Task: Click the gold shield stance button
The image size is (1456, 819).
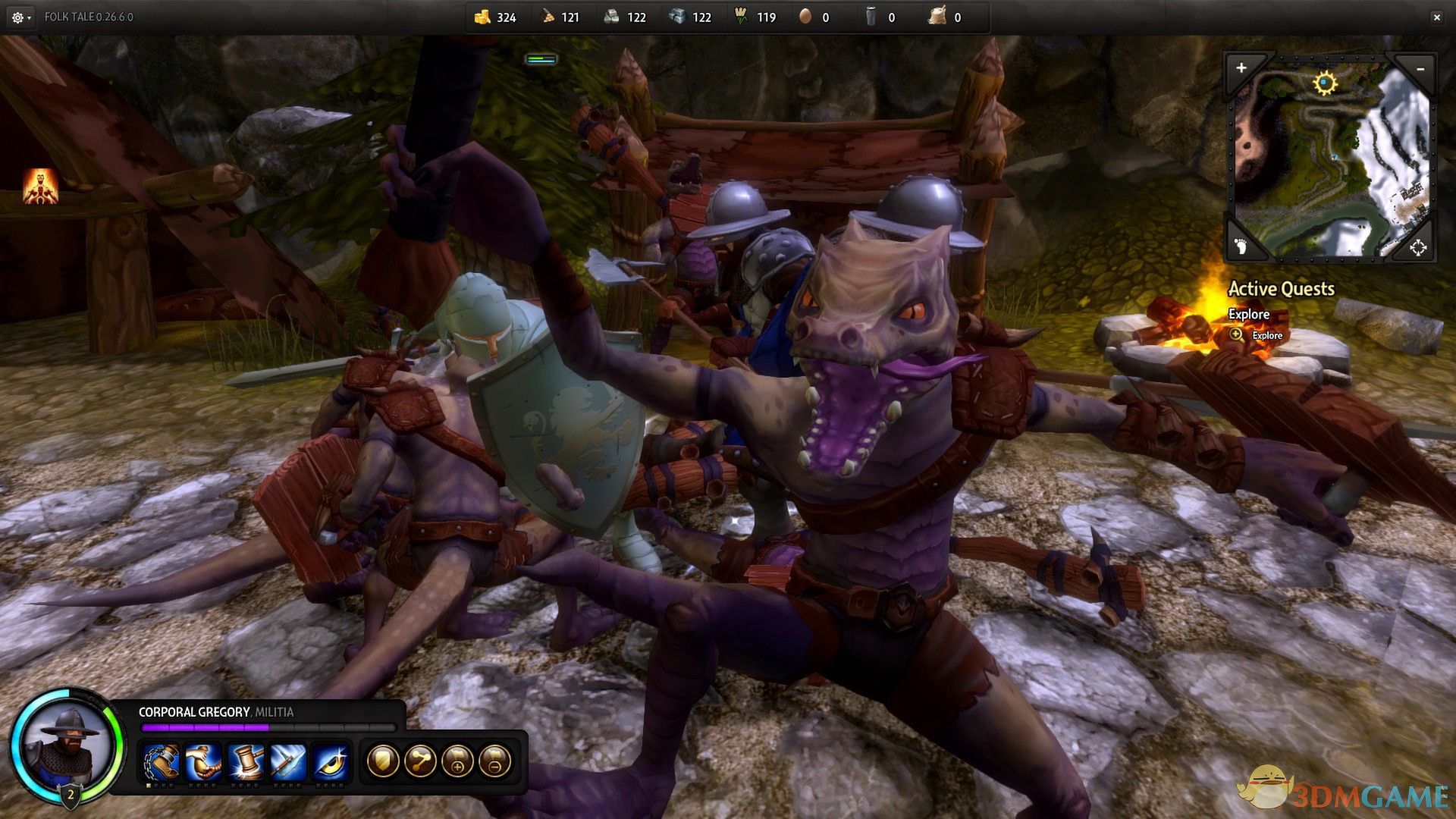Action: pyautogui.click(x=382, y=761)
